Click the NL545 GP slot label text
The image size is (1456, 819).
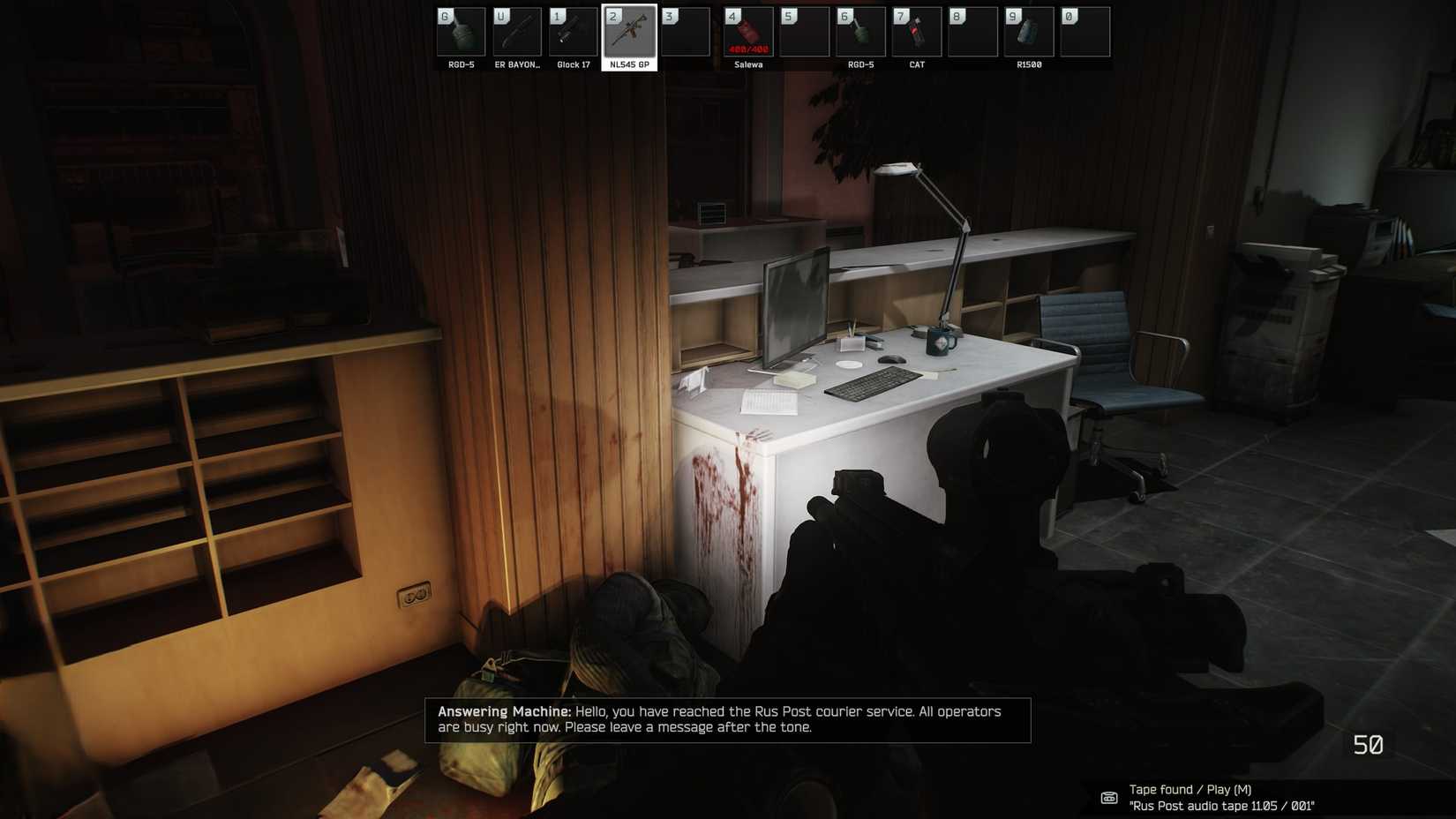(629, 64)
